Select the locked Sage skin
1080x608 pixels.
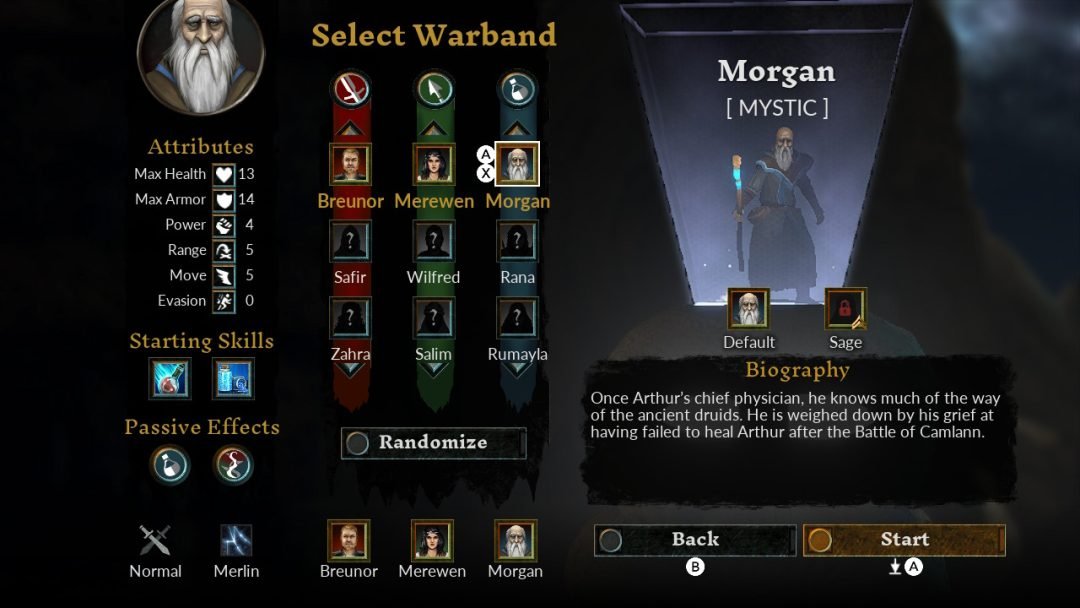[x=845, y=309]
